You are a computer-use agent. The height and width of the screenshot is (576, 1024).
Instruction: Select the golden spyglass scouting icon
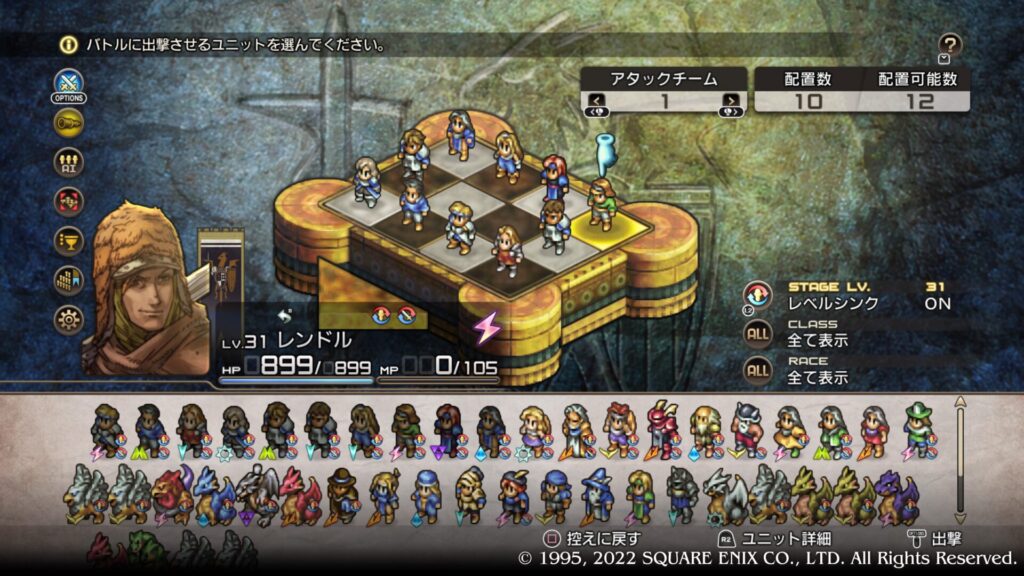coord(69,123)
